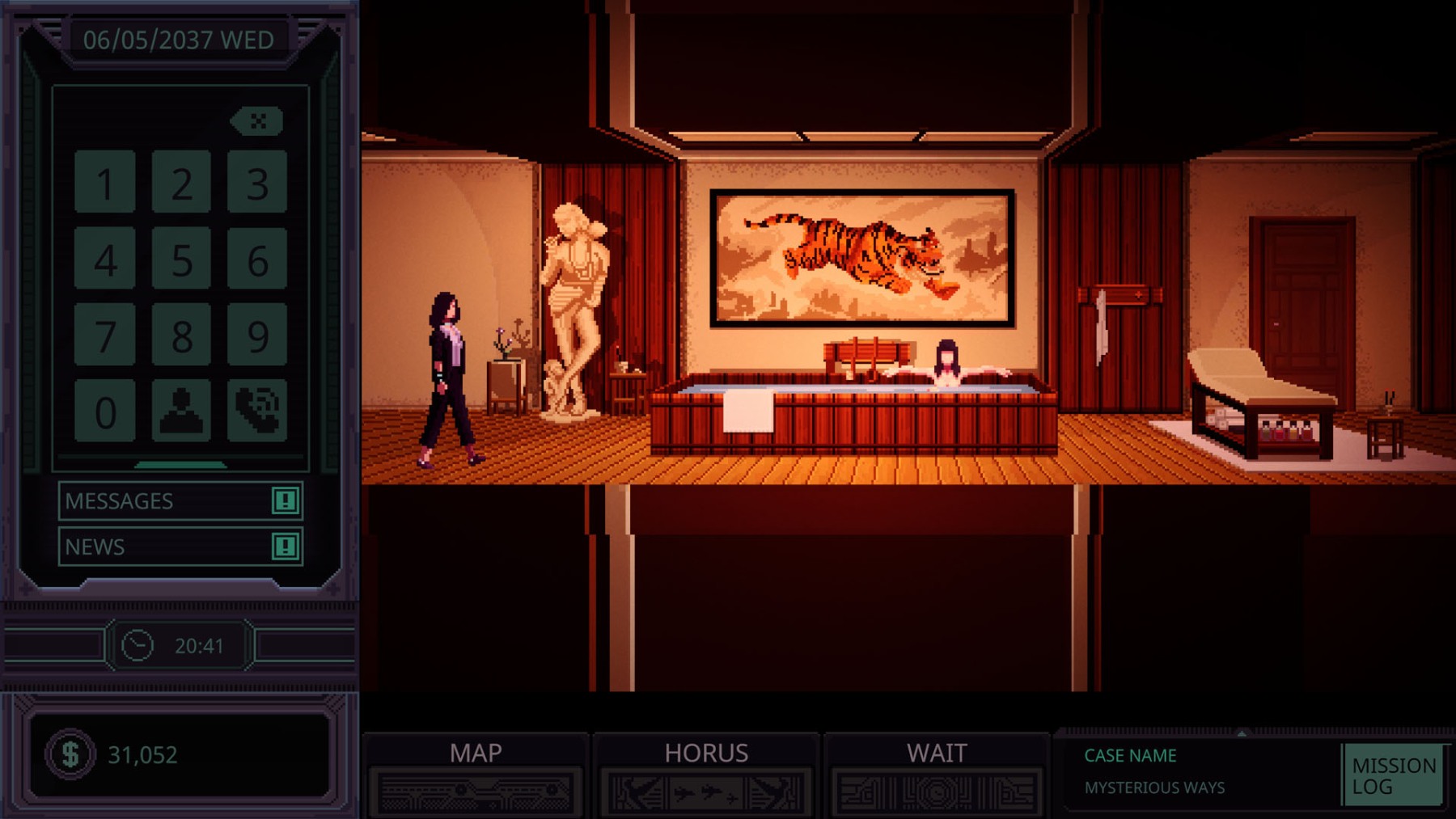Read the News feed
The height and width of the screenshot is (819, 1456).
click(180, 547)
